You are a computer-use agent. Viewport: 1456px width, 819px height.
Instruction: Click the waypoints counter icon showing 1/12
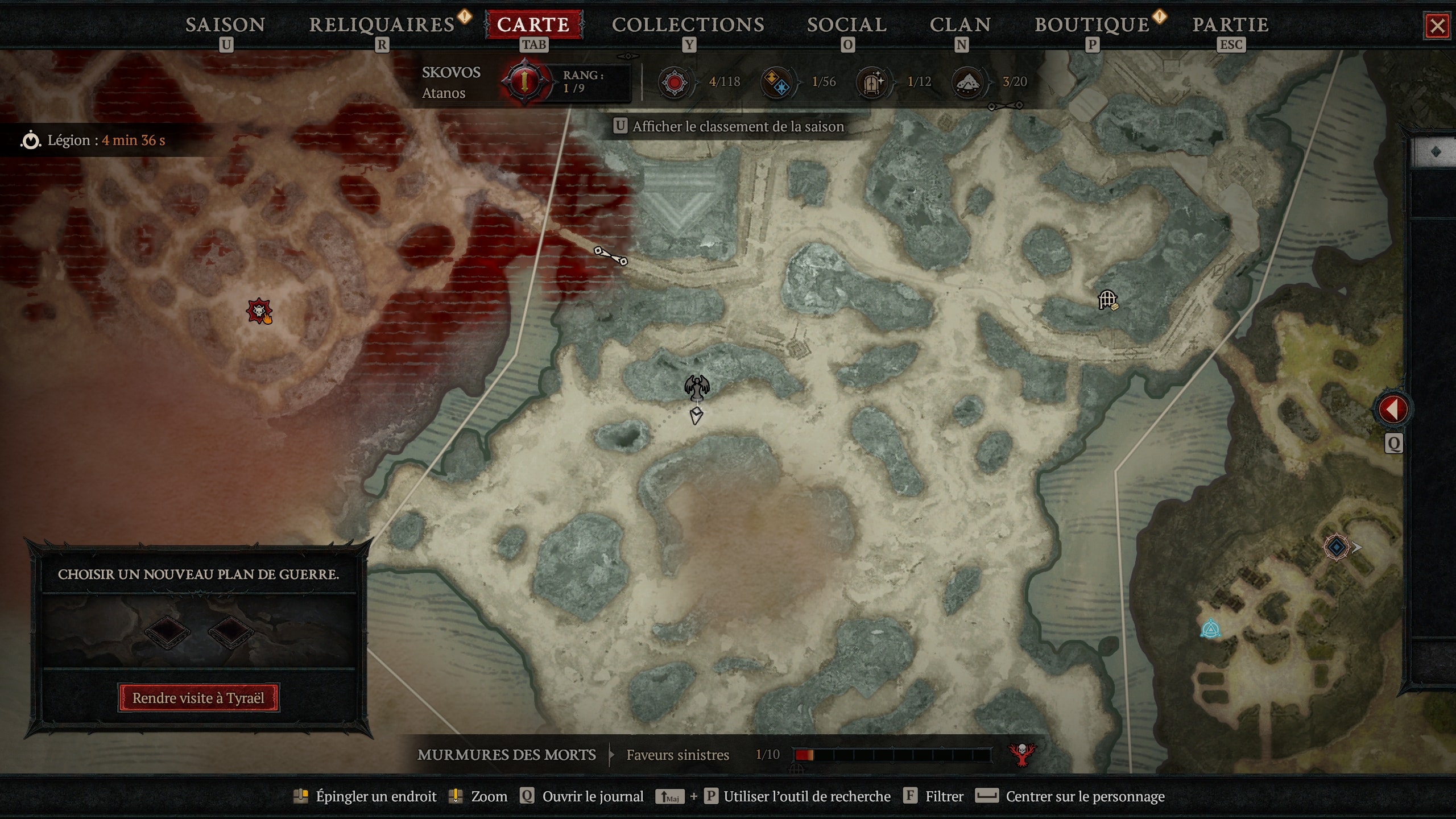872,81
